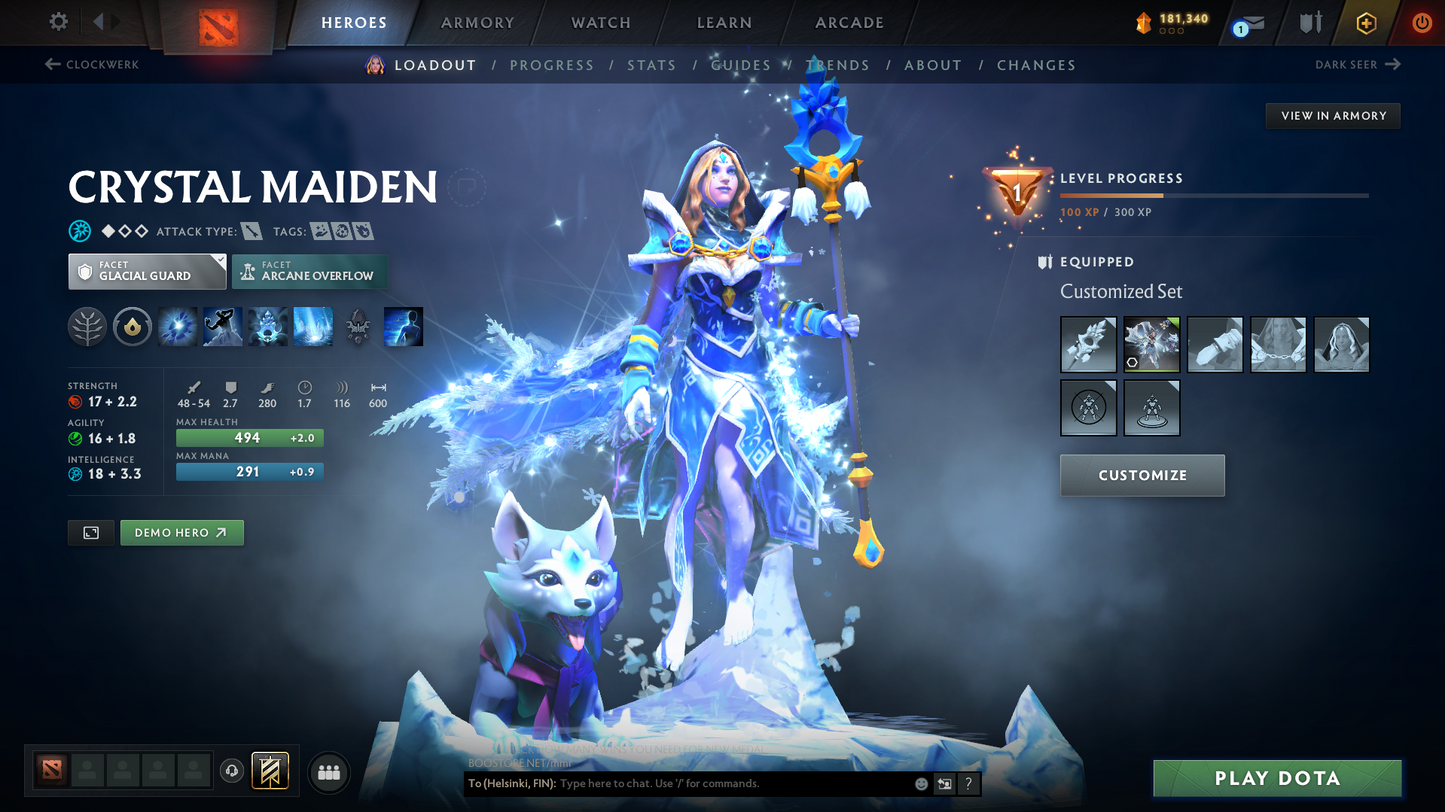This screenshot has height=812, width=1445.
Task: Open settings gear in top left
Action: tap(57, 21)
